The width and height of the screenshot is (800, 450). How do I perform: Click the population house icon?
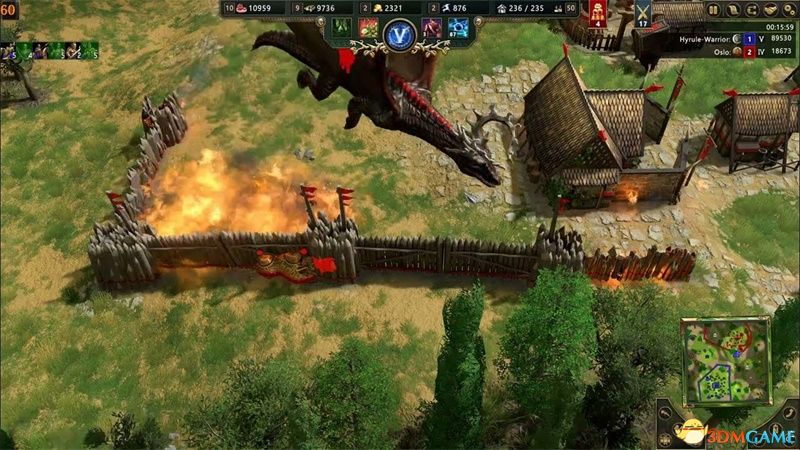pyautogui.click(x=502, y=8)
